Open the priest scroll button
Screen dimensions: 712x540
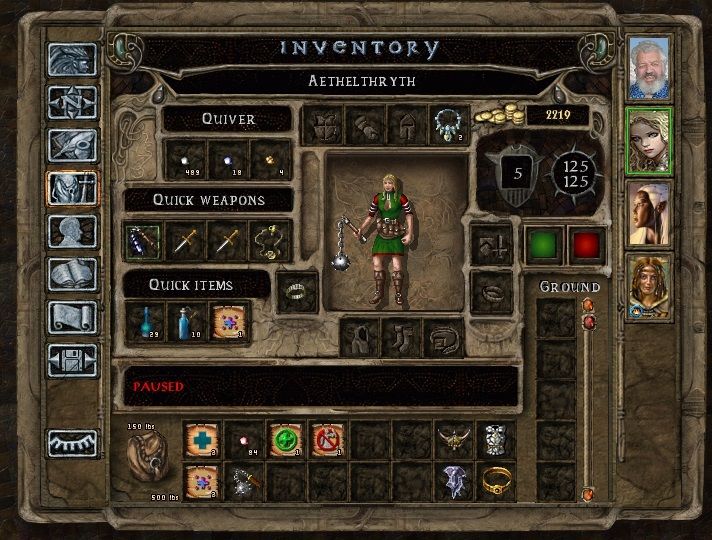point(73,316)
